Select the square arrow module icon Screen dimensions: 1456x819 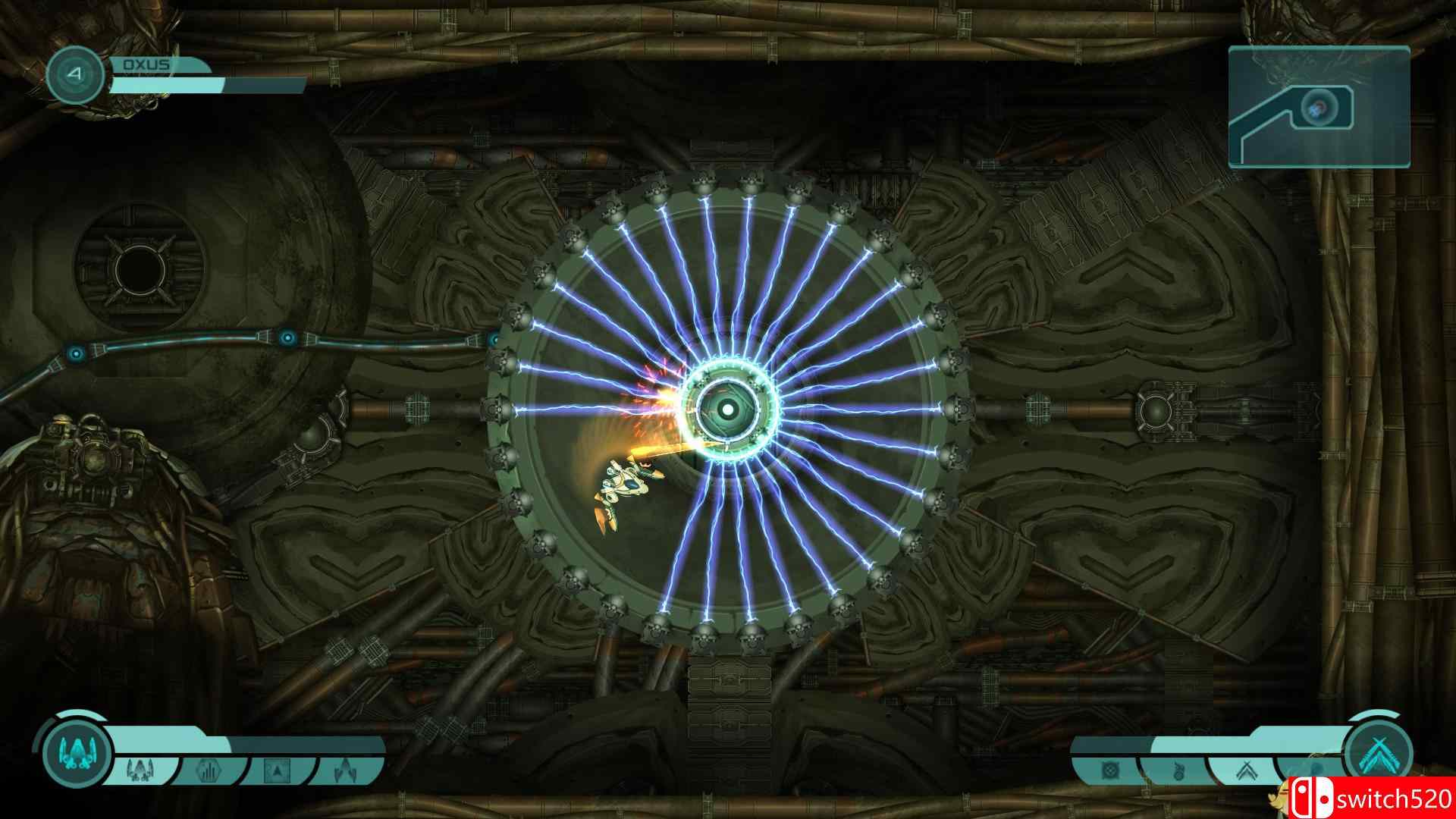click(276, 770)
